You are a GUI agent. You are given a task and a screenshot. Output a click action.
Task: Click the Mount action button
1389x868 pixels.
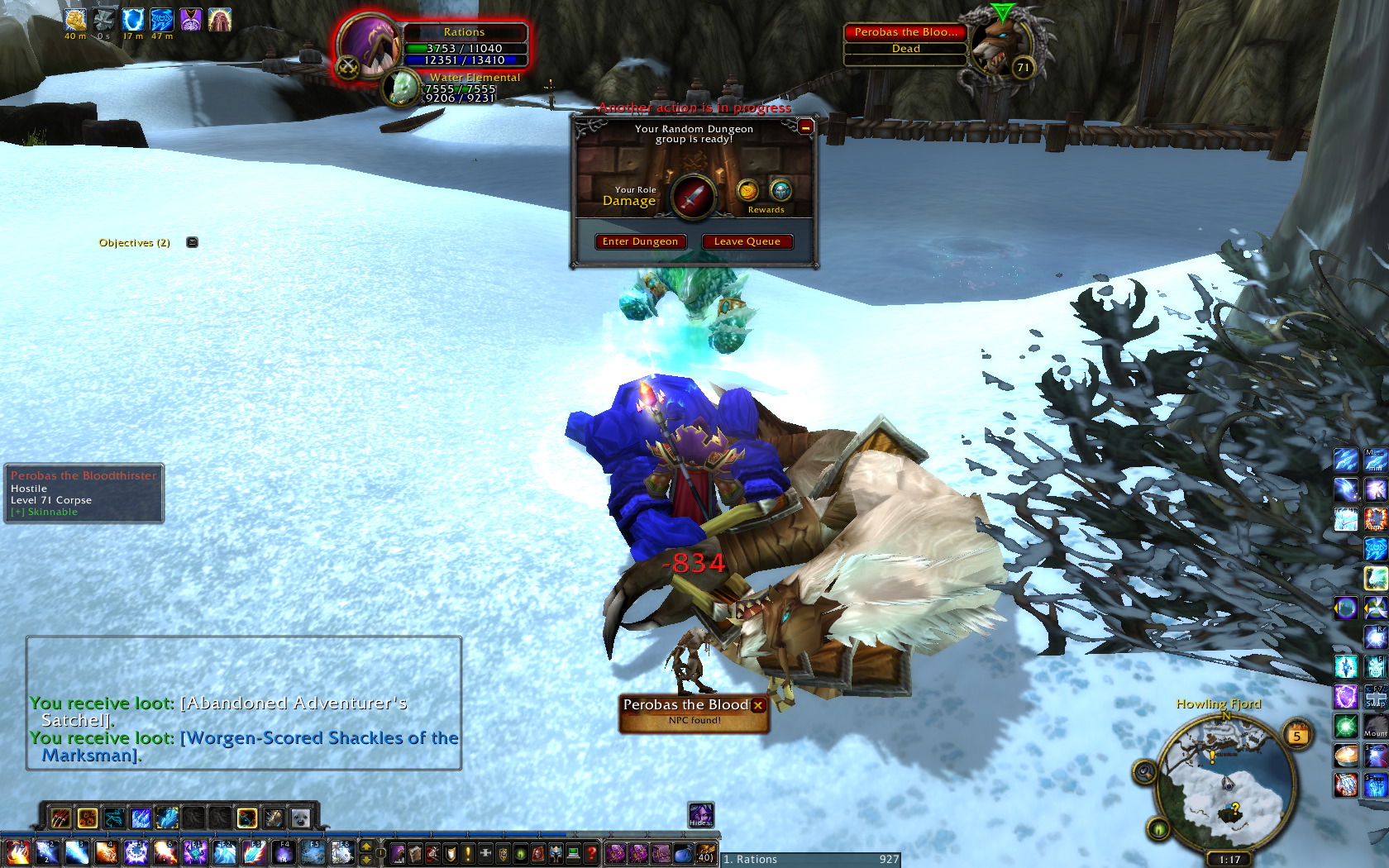1376,727
